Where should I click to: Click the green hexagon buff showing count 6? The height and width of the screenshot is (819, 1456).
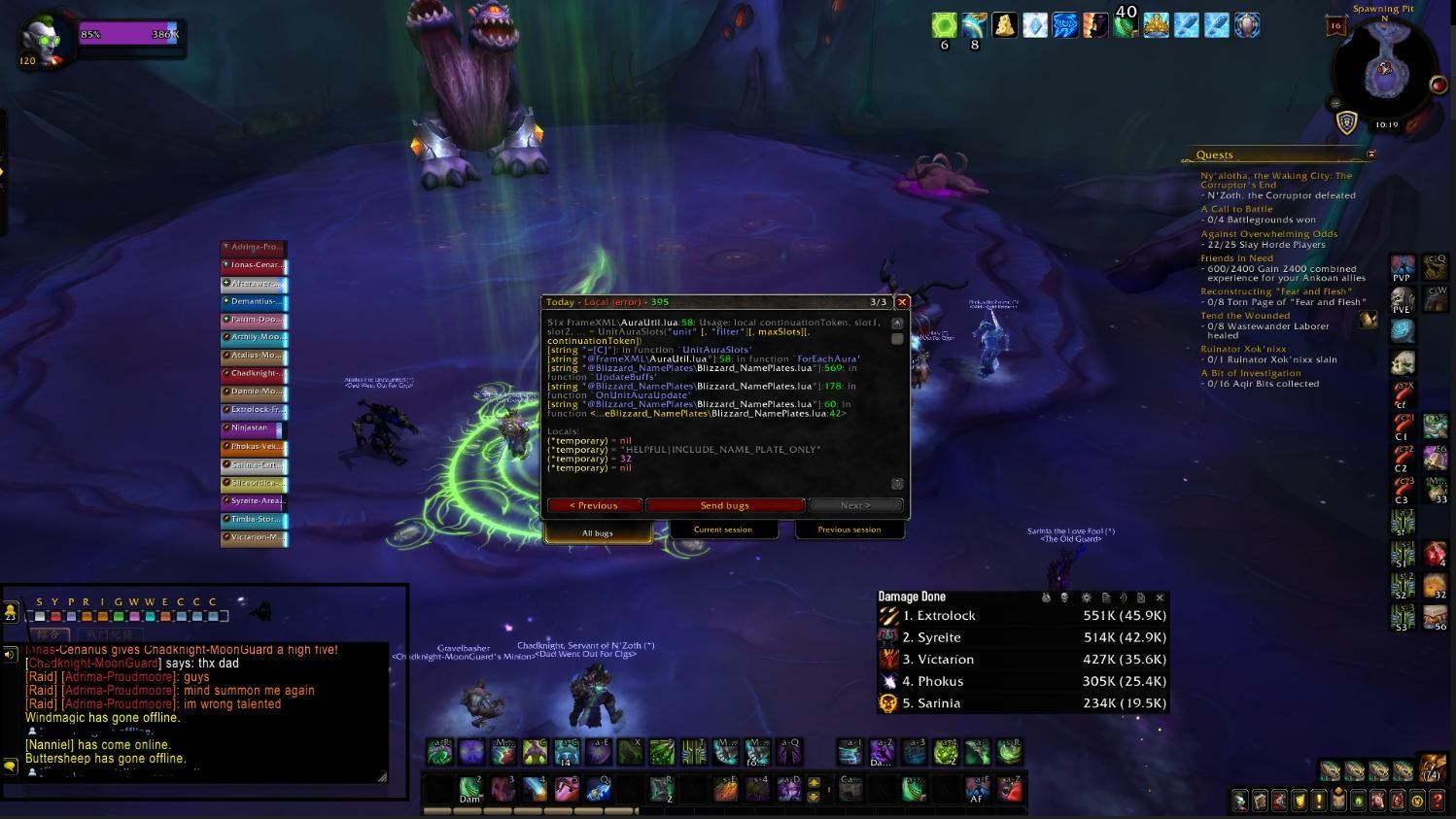click(943, 24)
